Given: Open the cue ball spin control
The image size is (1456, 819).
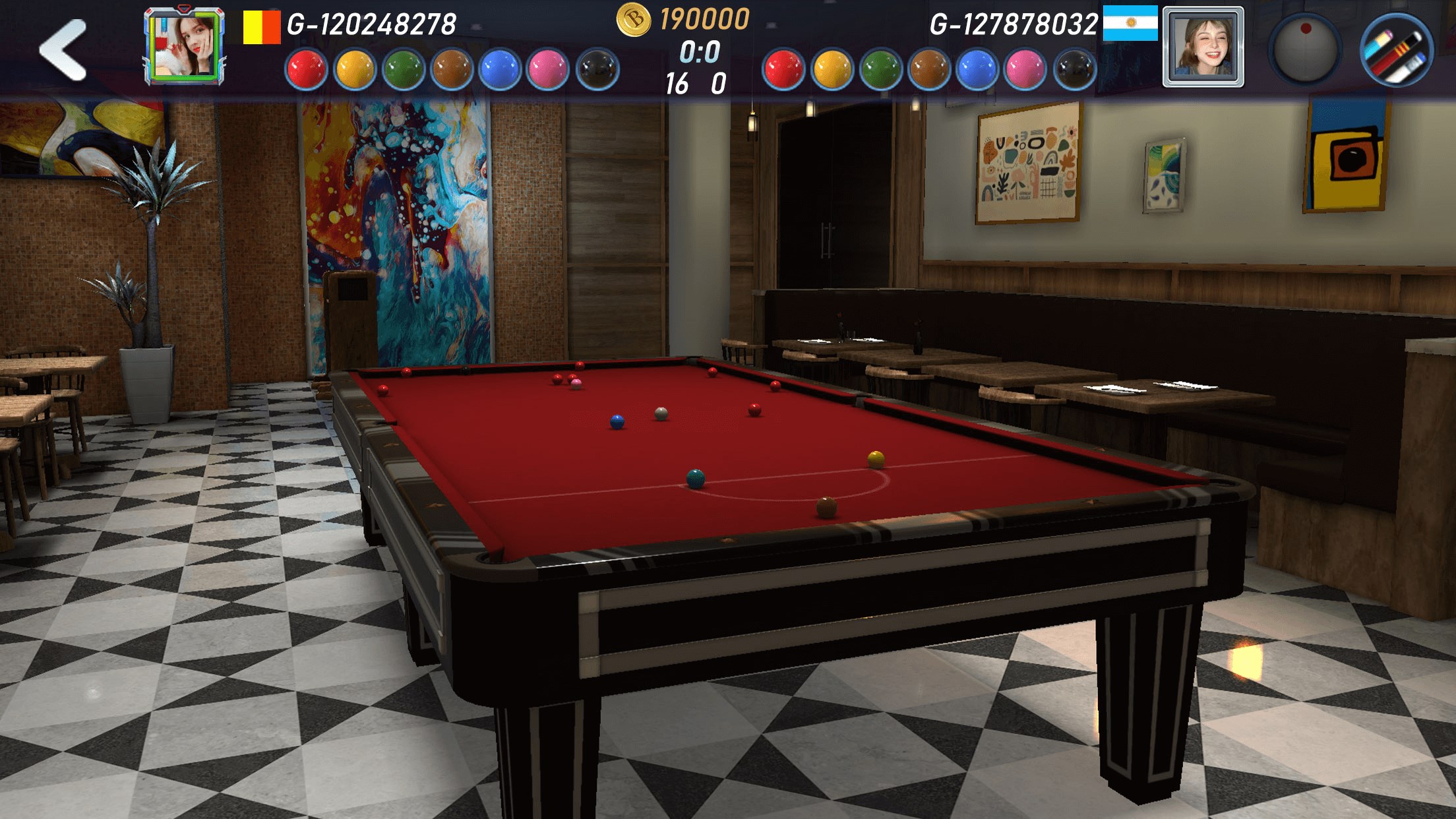Looking at the screenshot, I should point(1308,51).
